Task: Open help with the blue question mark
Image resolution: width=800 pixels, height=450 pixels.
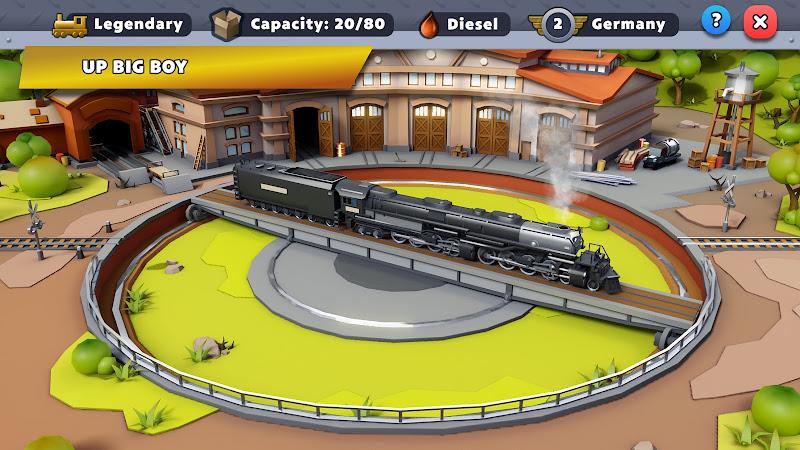Action: (715, 21)
